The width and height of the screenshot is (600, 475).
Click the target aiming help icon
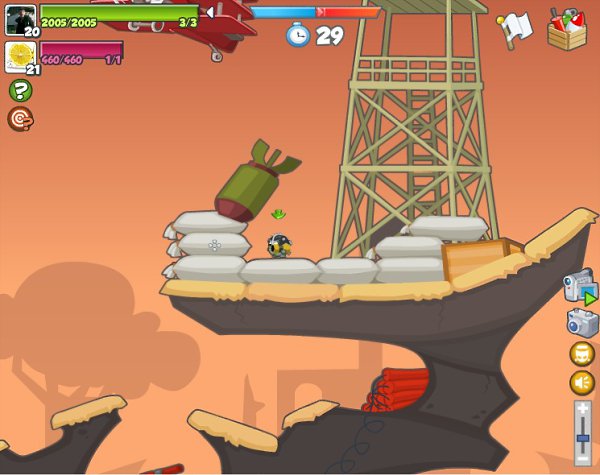point(20,119)
